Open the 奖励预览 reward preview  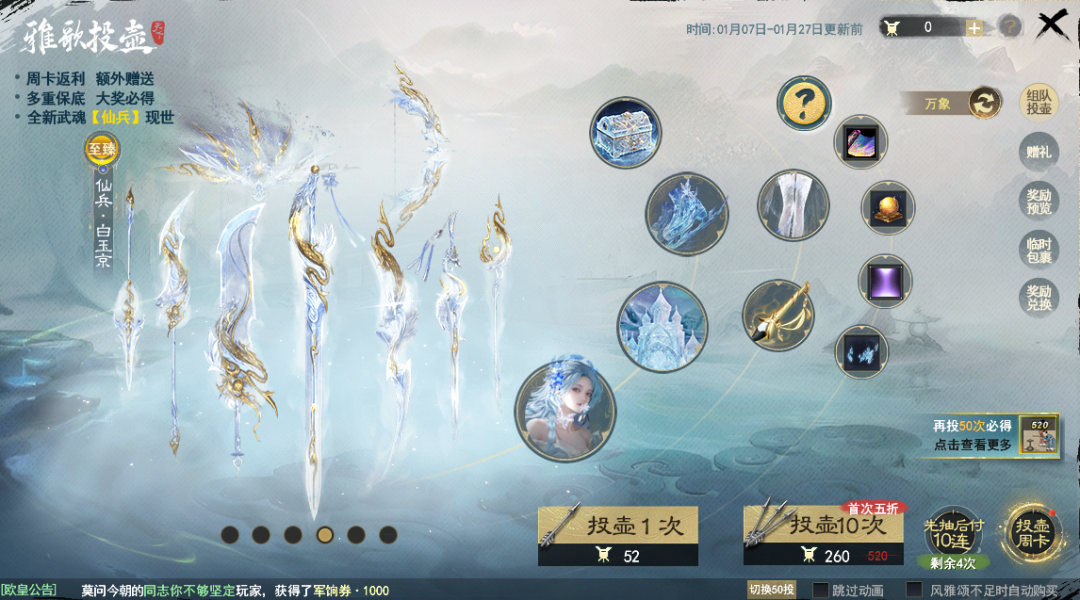1038,202
